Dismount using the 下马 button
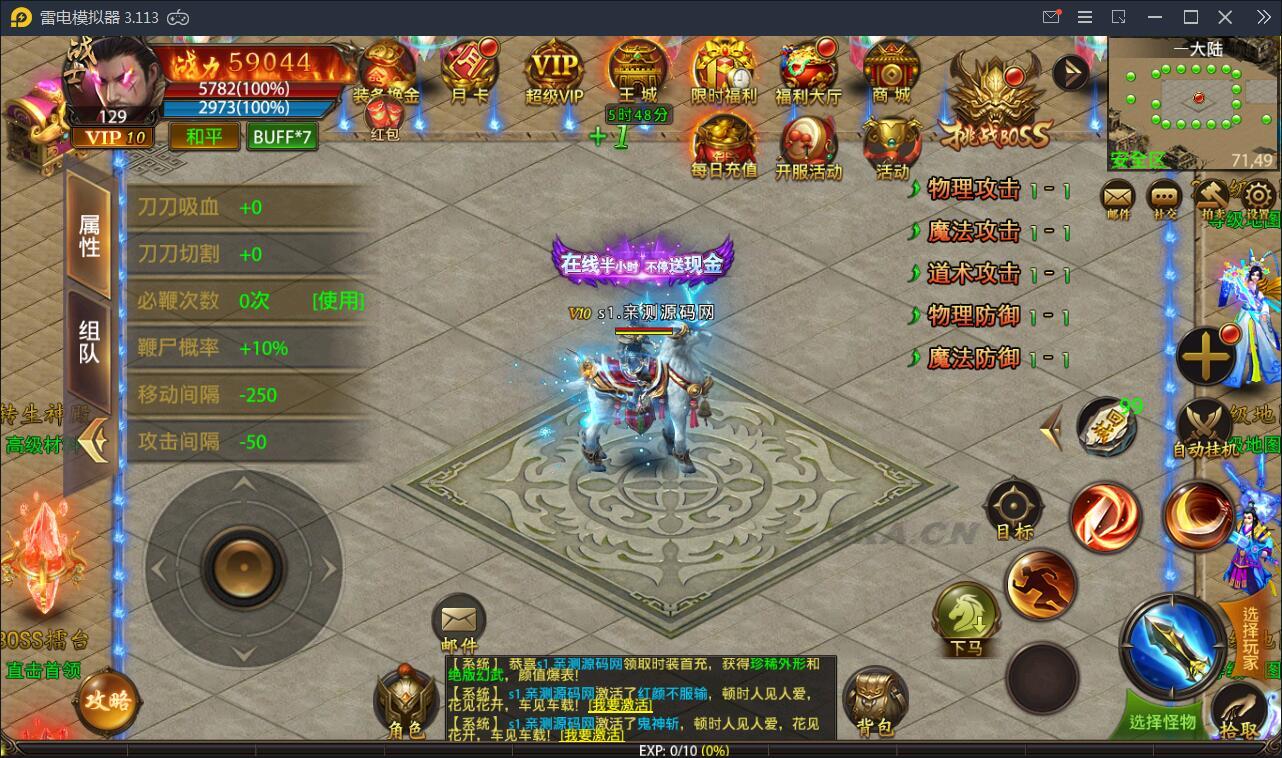 click(966, 618)
